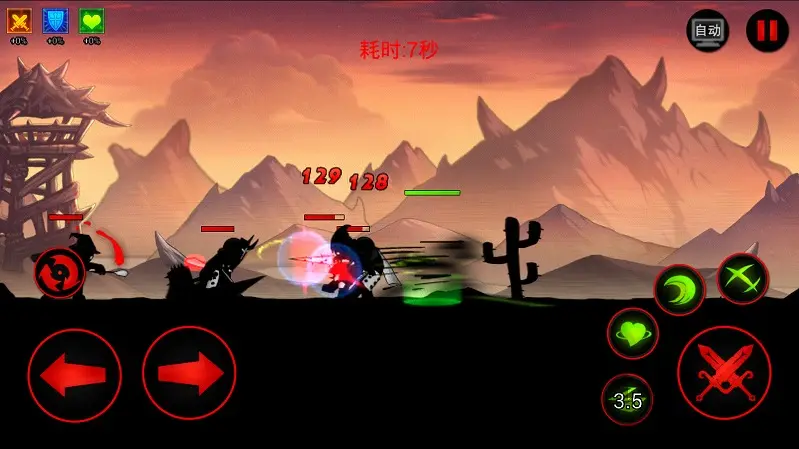Move left with the red arrow button
Viewport: 799px width, 449px height.
[x=74, y=375]
